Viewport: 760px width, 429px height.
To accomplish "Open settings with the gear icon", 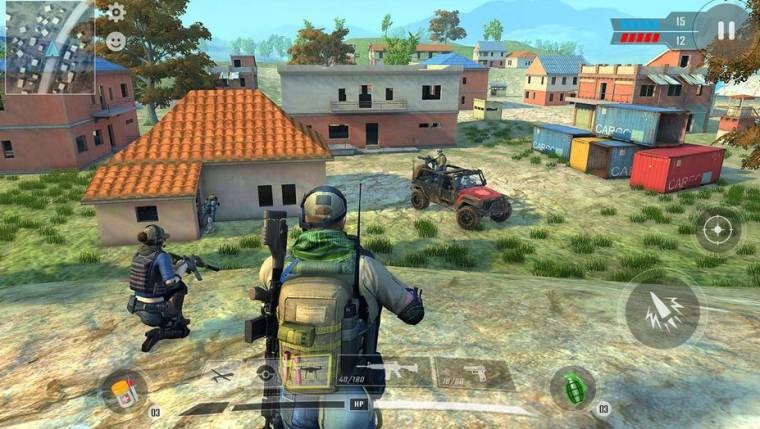I will [x=116, y=12].
